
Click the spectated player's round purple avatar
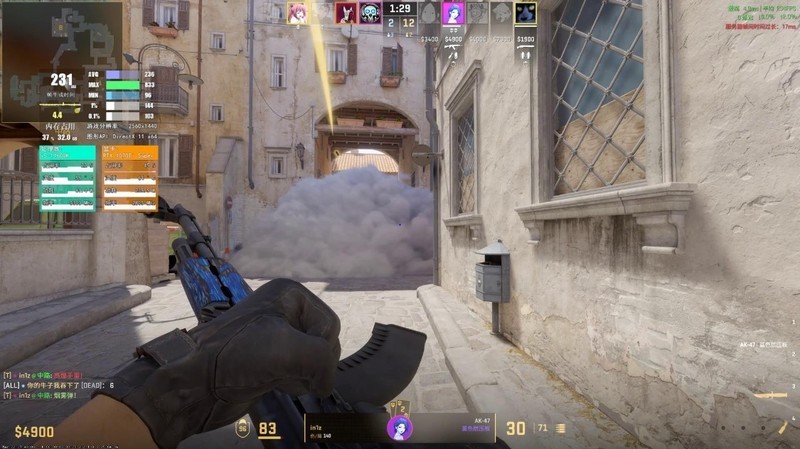[x=399, y=428]
